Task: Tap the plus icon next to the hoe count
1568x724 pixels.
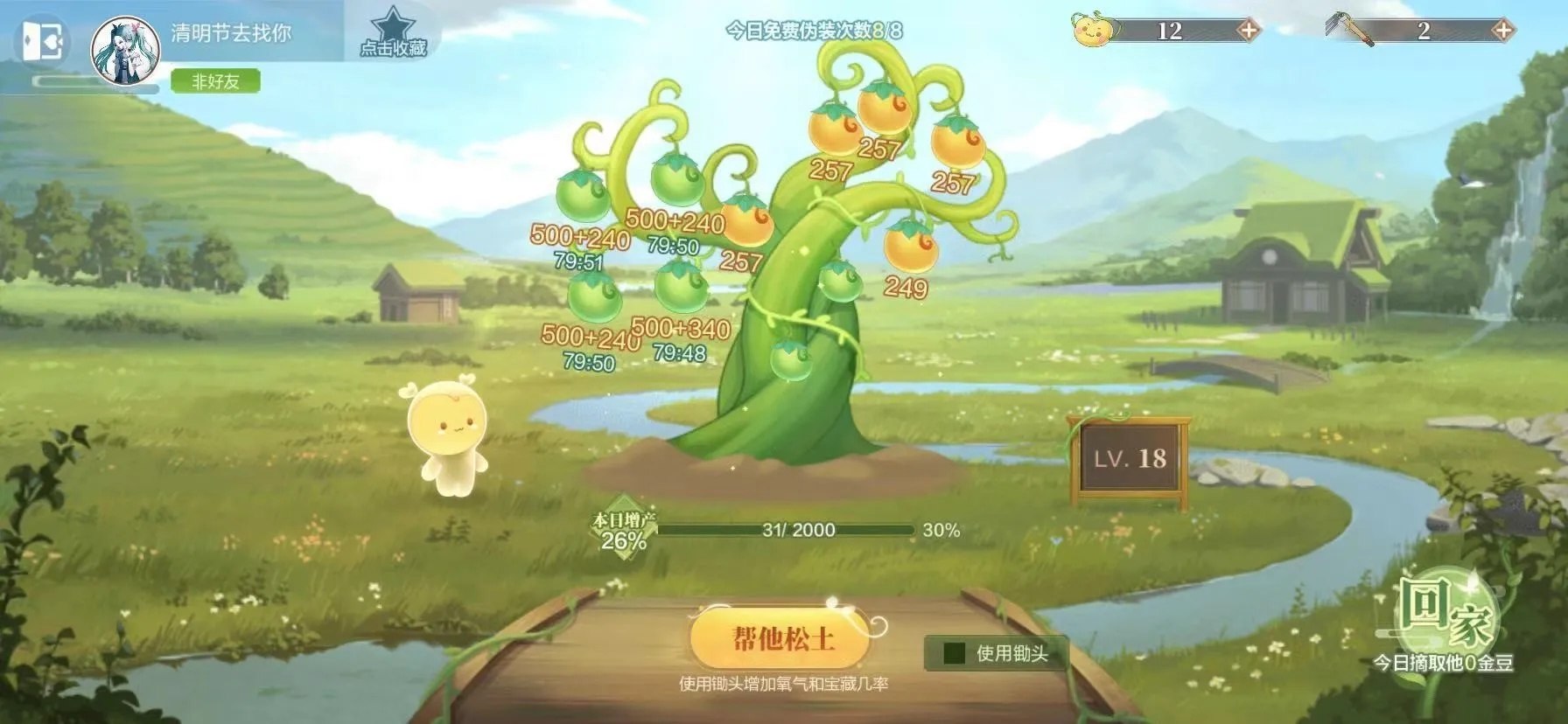Action: tap(1502, 29)
